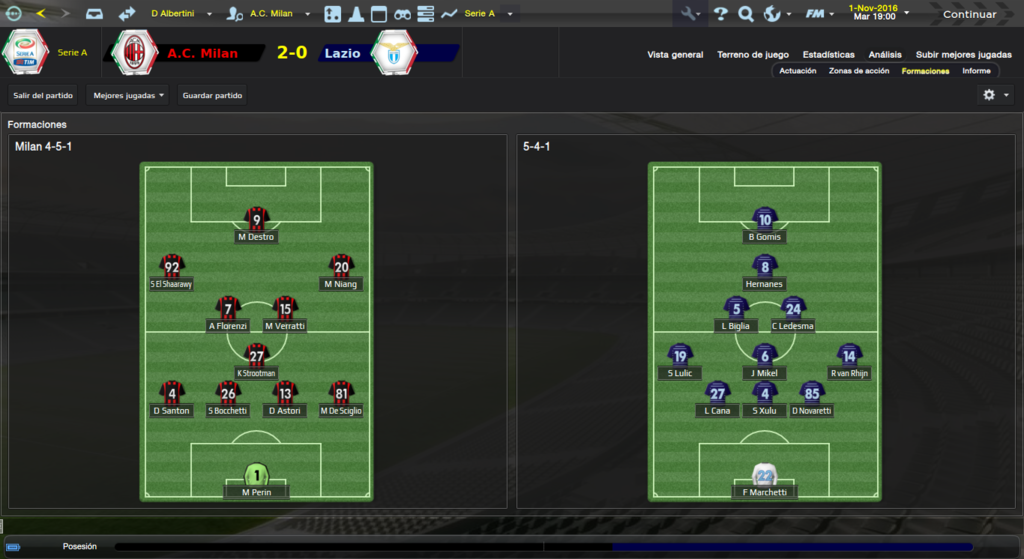Viewport: 1024px width, 559px height.
Task: Open the D Albertini manager menu
Action: point(178,14)
